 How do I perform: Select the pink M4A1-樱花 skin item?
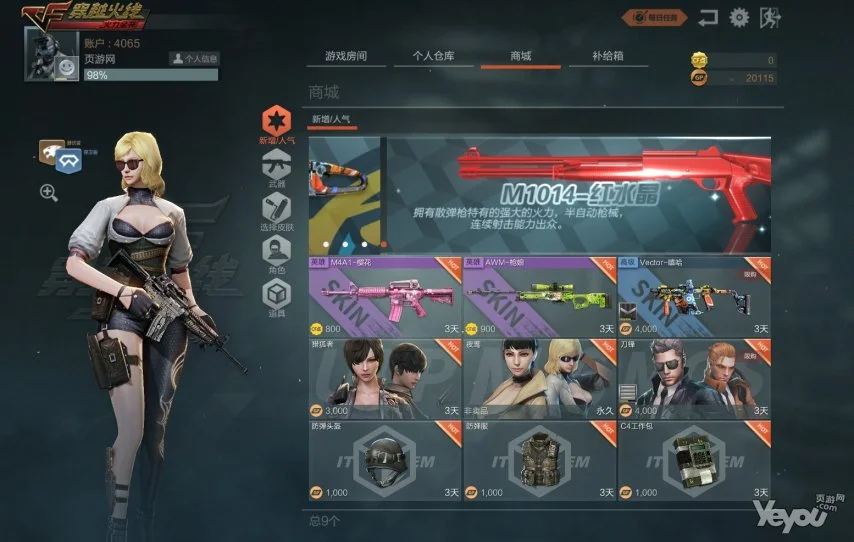click(385, 296)
